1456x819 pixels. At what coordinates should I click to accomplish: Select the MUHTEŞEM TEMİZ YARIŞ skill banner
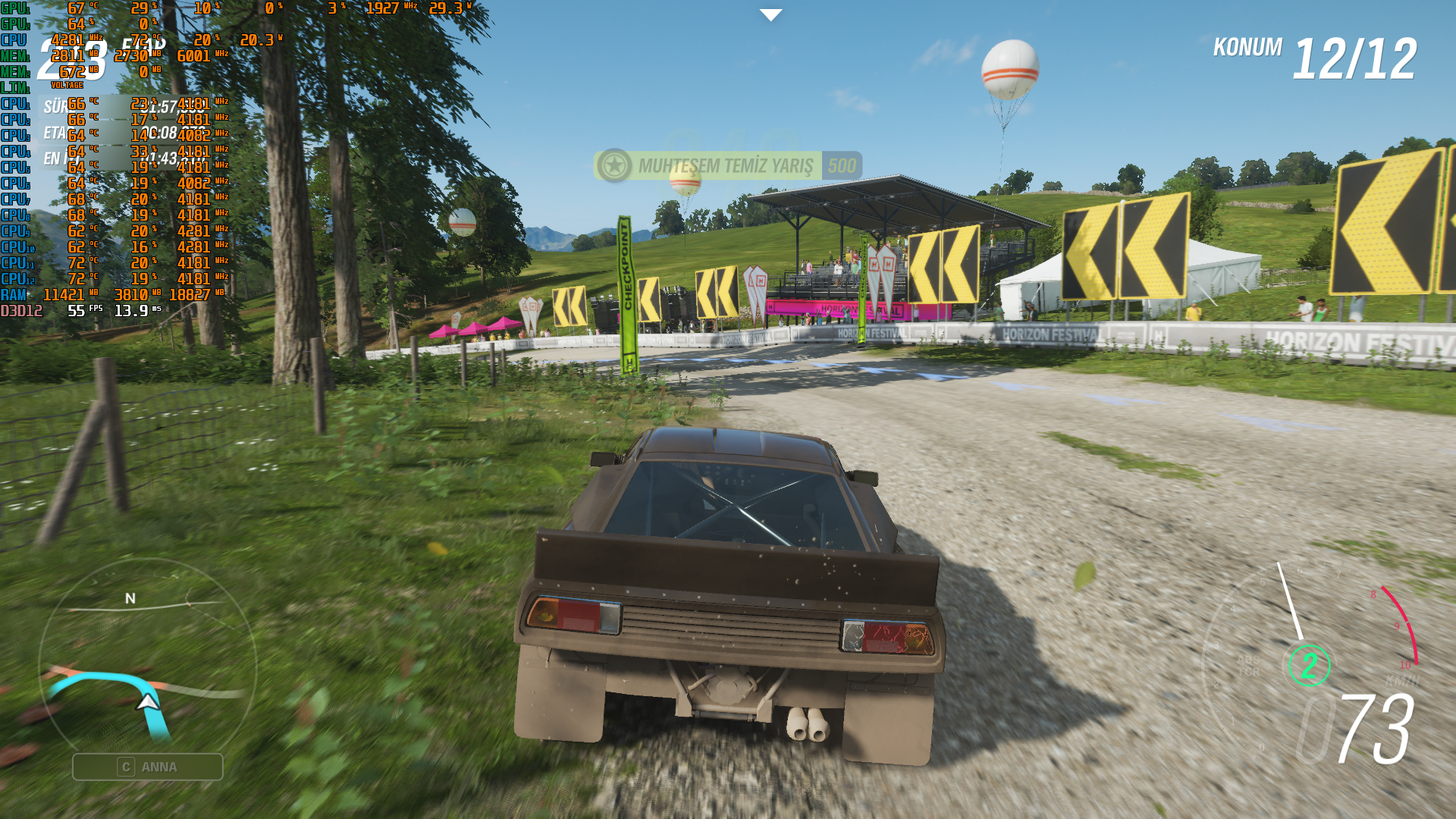(x=727, y=165)
